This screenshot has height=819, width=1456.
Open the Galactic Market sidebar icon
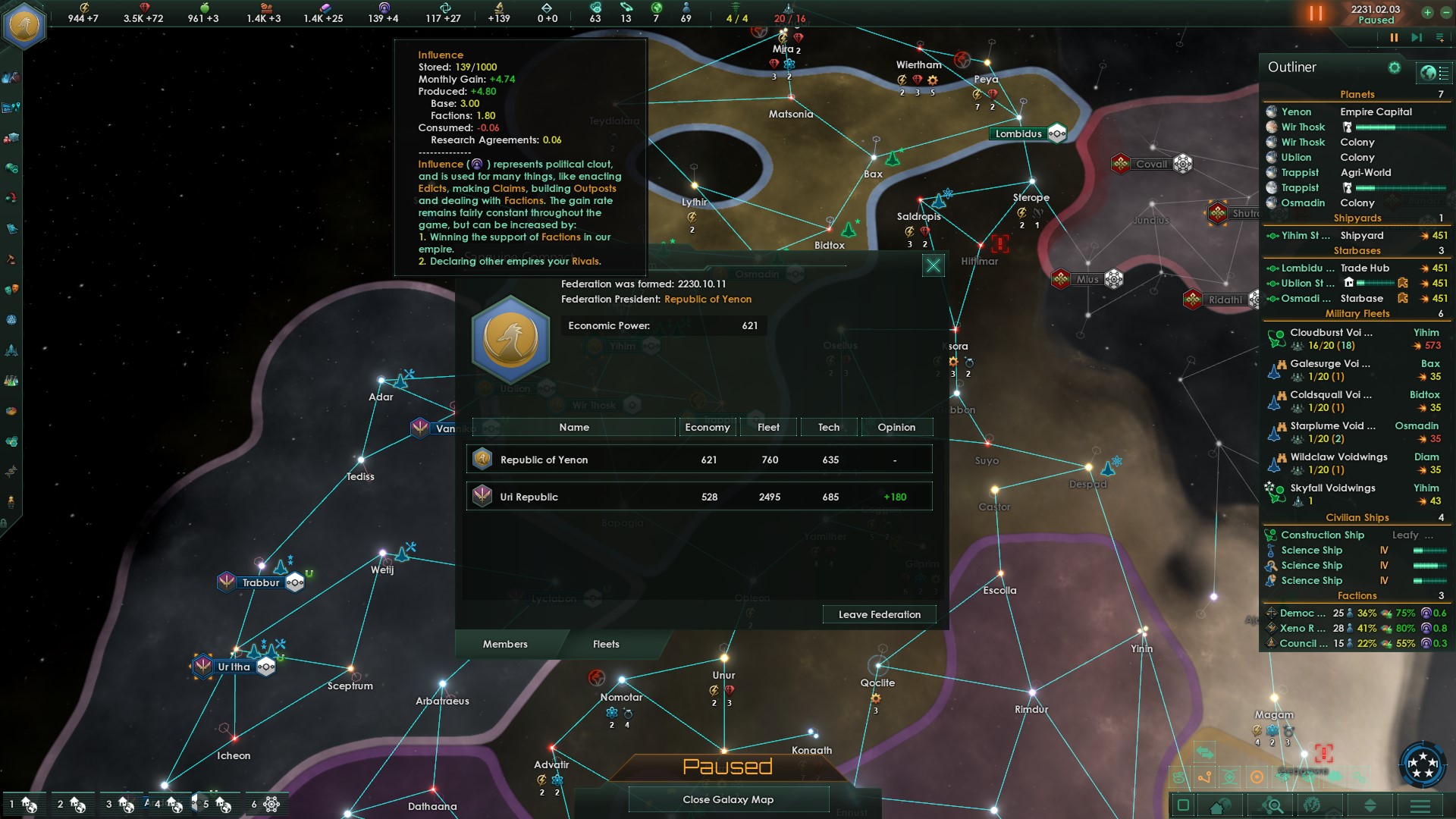pos(11,136)
